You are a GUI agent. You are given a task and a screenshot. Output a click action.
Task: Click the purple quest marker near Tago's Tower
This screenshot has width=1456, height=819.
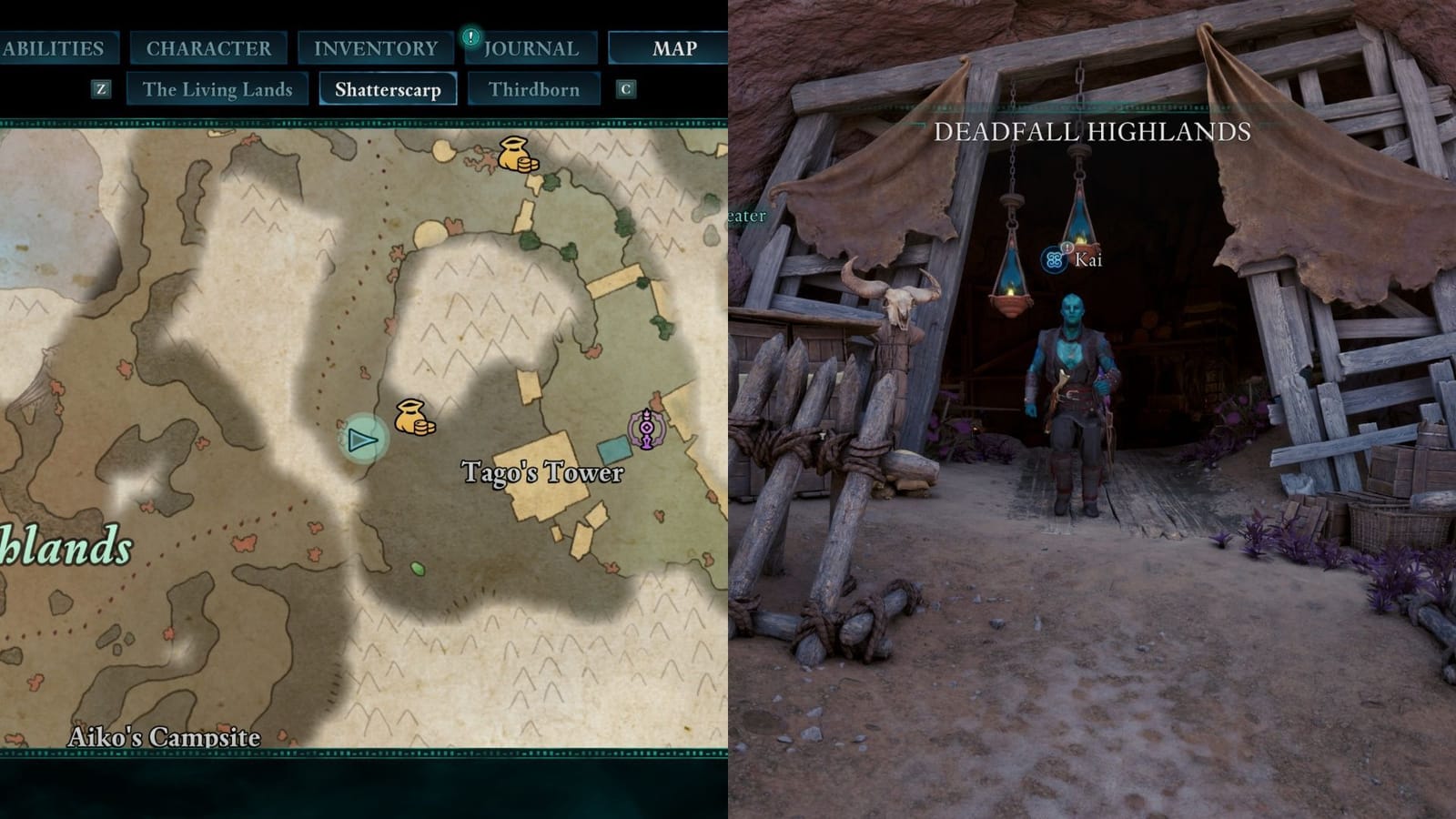coord(645,424)
